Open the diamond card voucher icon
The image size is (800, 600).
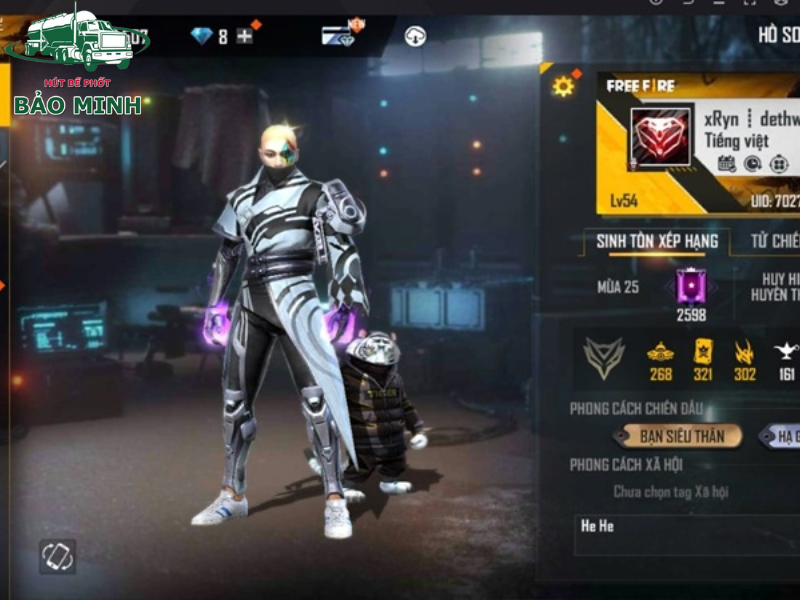338,36
